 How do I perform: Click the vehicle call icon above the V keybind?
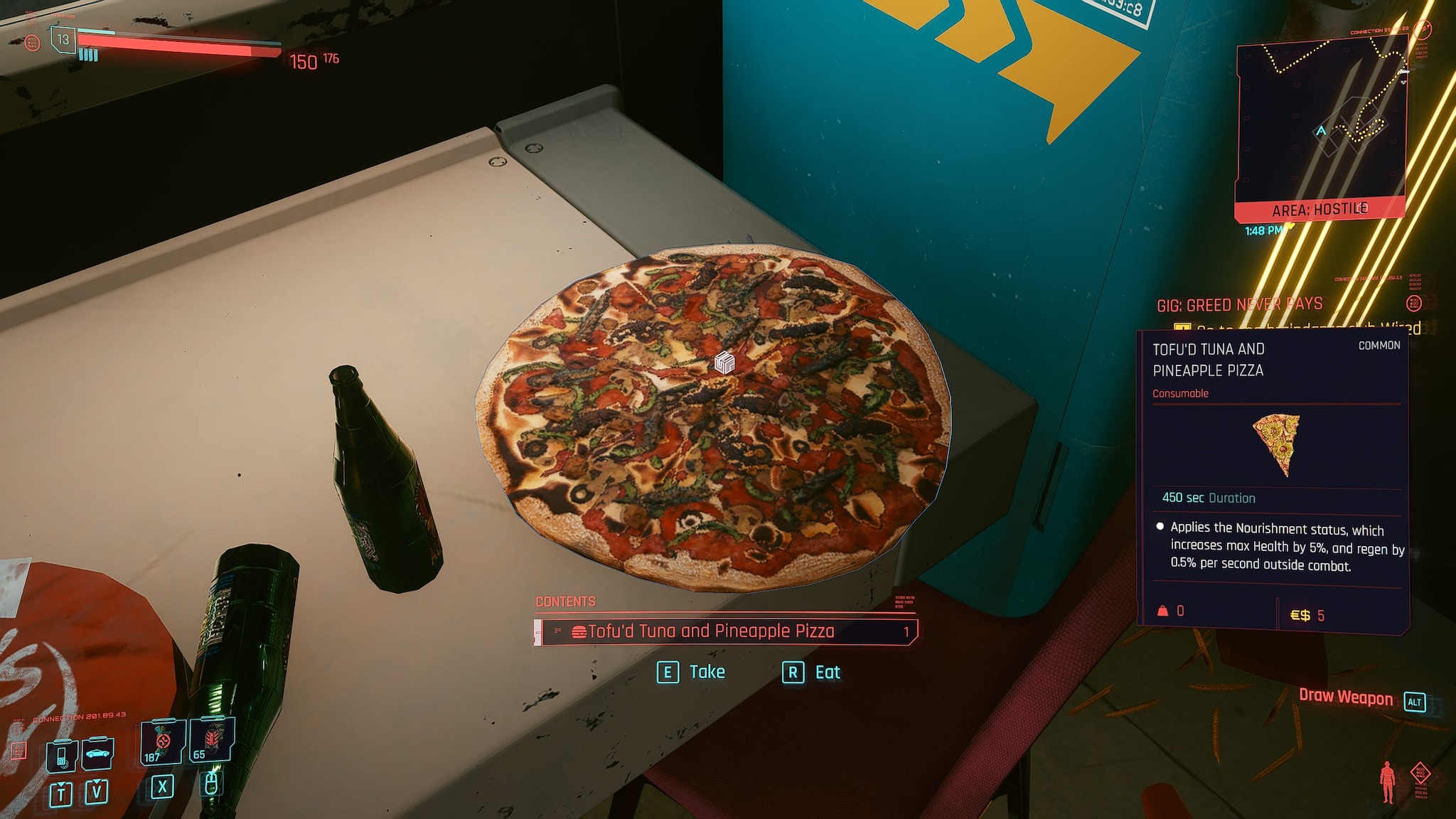[x=97, y=754]
